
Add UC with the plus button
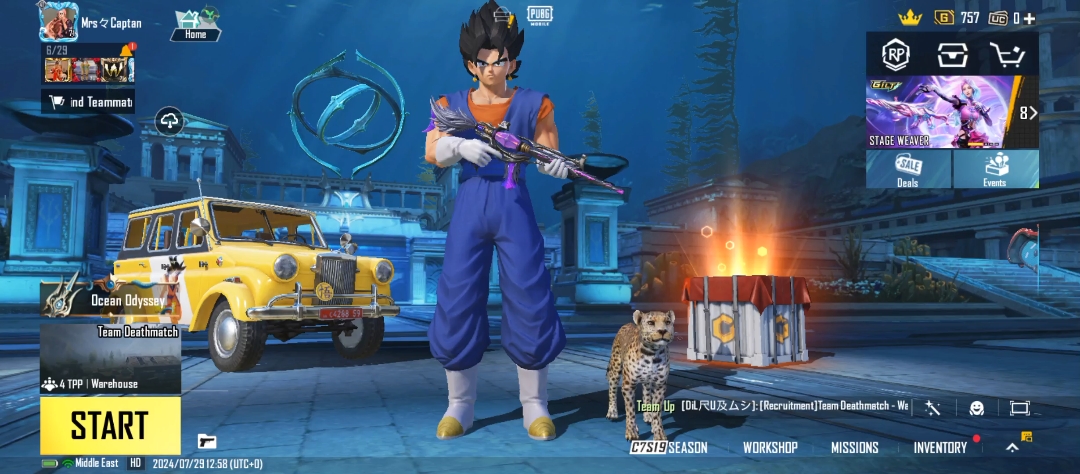coord(1029,18)
